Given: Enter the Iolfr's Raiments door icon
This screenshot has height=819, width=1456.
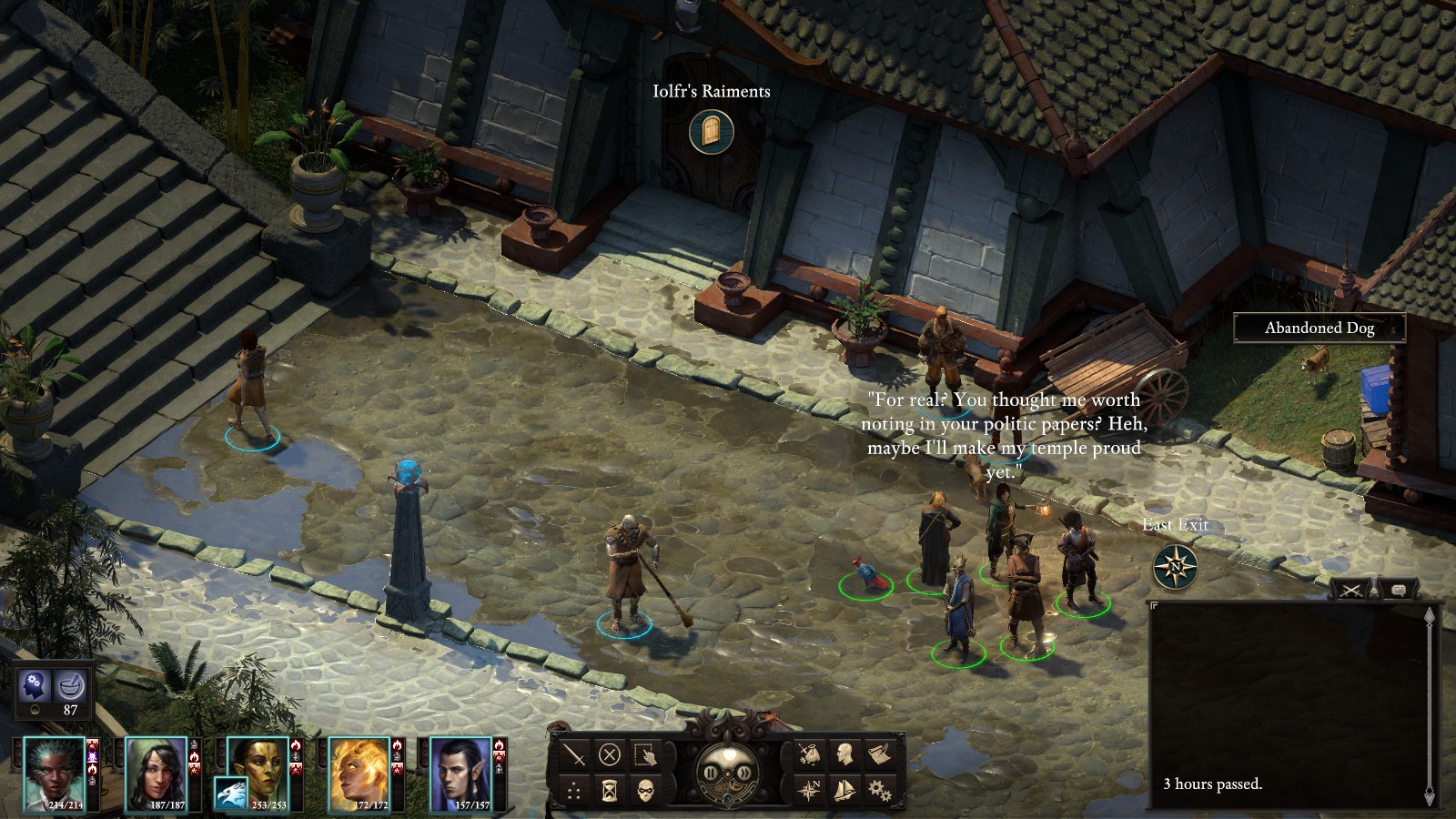Looking at the screenshot, I should (711, 132).
